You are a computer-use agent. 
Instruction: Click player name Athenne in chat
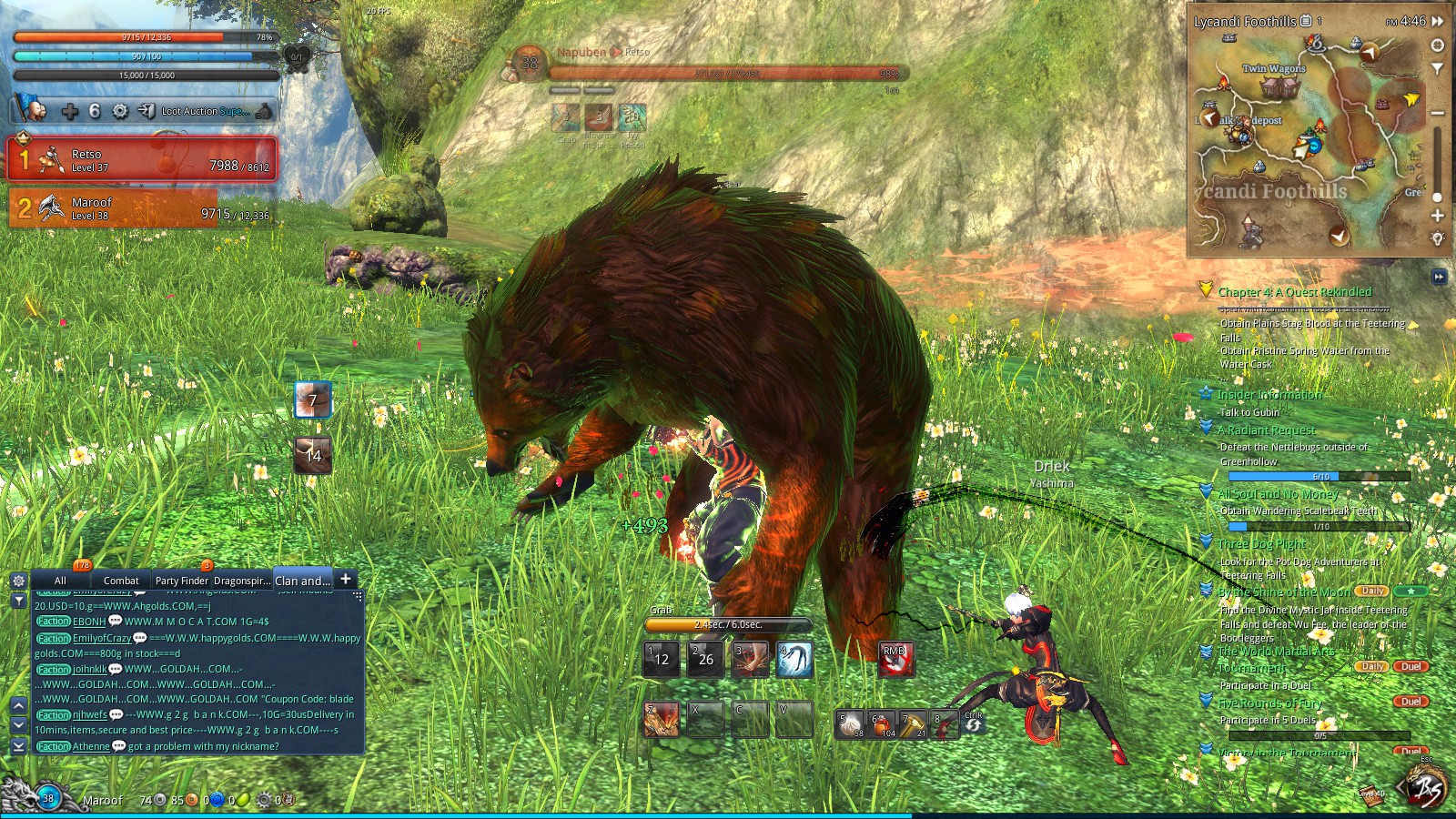click(91, 746)
